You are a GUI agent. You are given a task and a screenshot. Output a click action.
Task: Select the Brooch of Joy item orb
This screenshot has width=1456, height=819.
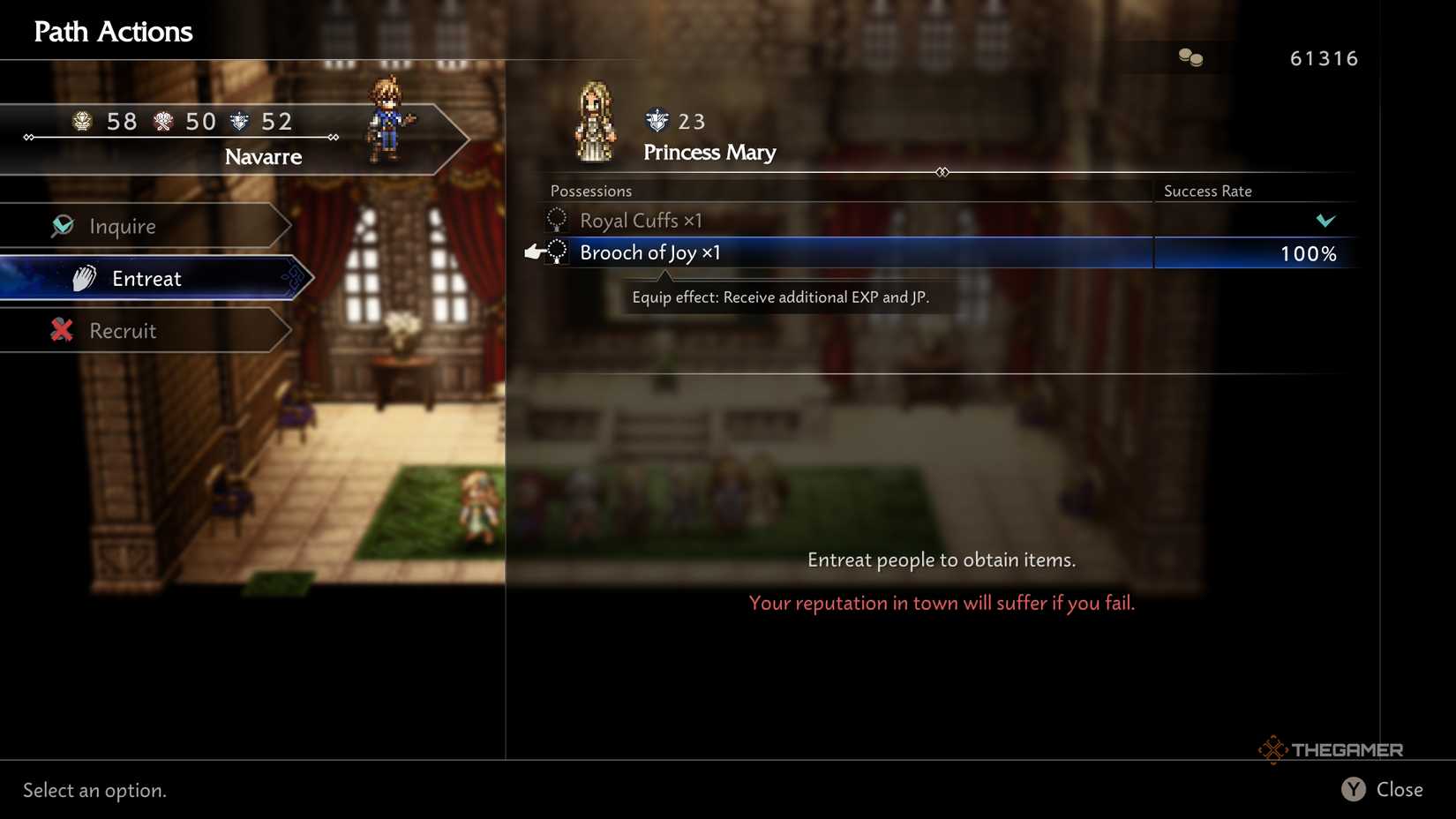point(556,252)
